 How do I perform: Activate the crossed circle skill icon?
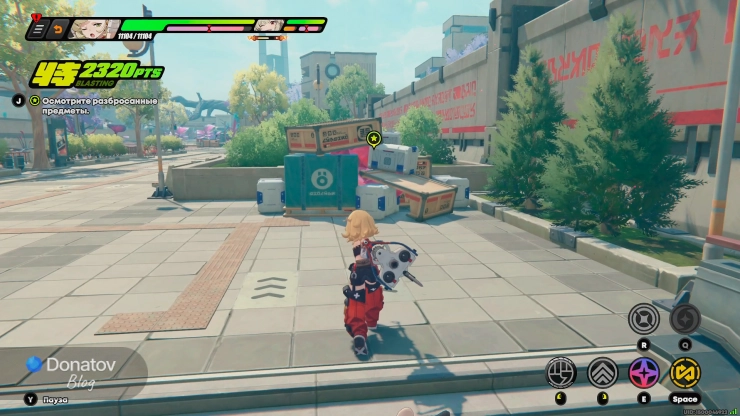click(x=643, y=319)
